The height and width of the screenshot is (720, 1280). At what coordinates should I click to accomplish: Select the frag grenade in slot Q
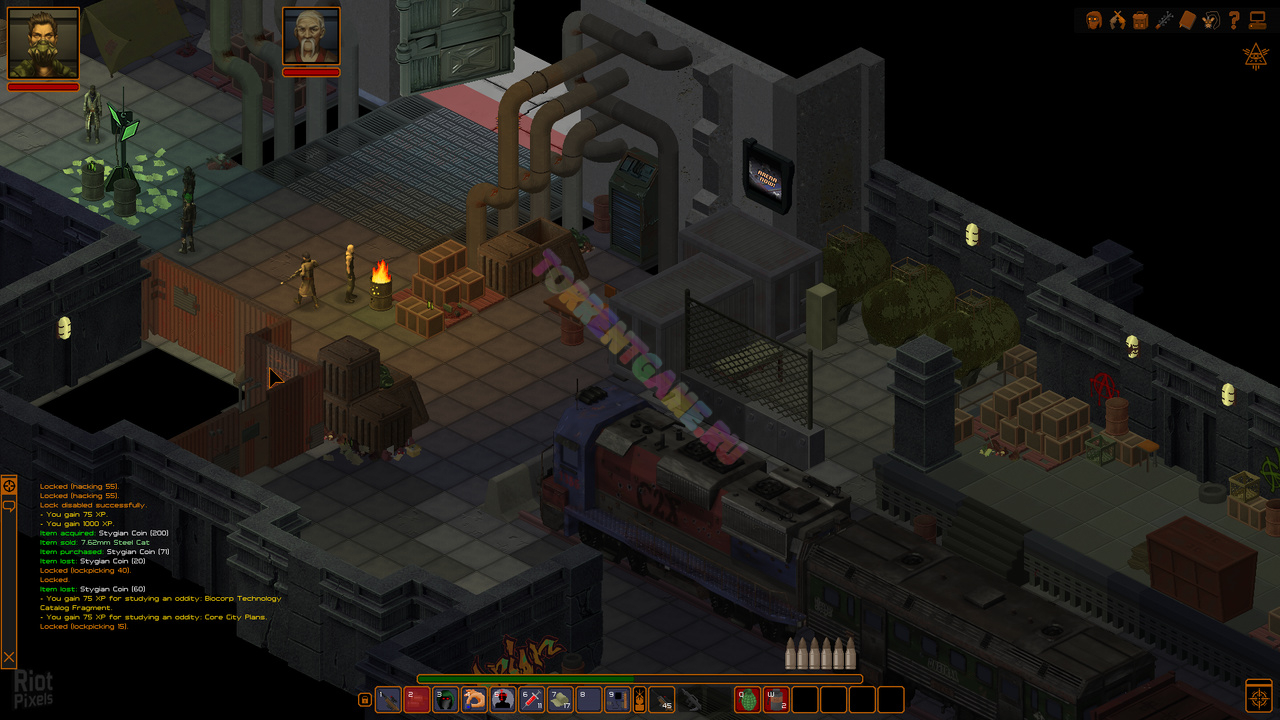748,699
